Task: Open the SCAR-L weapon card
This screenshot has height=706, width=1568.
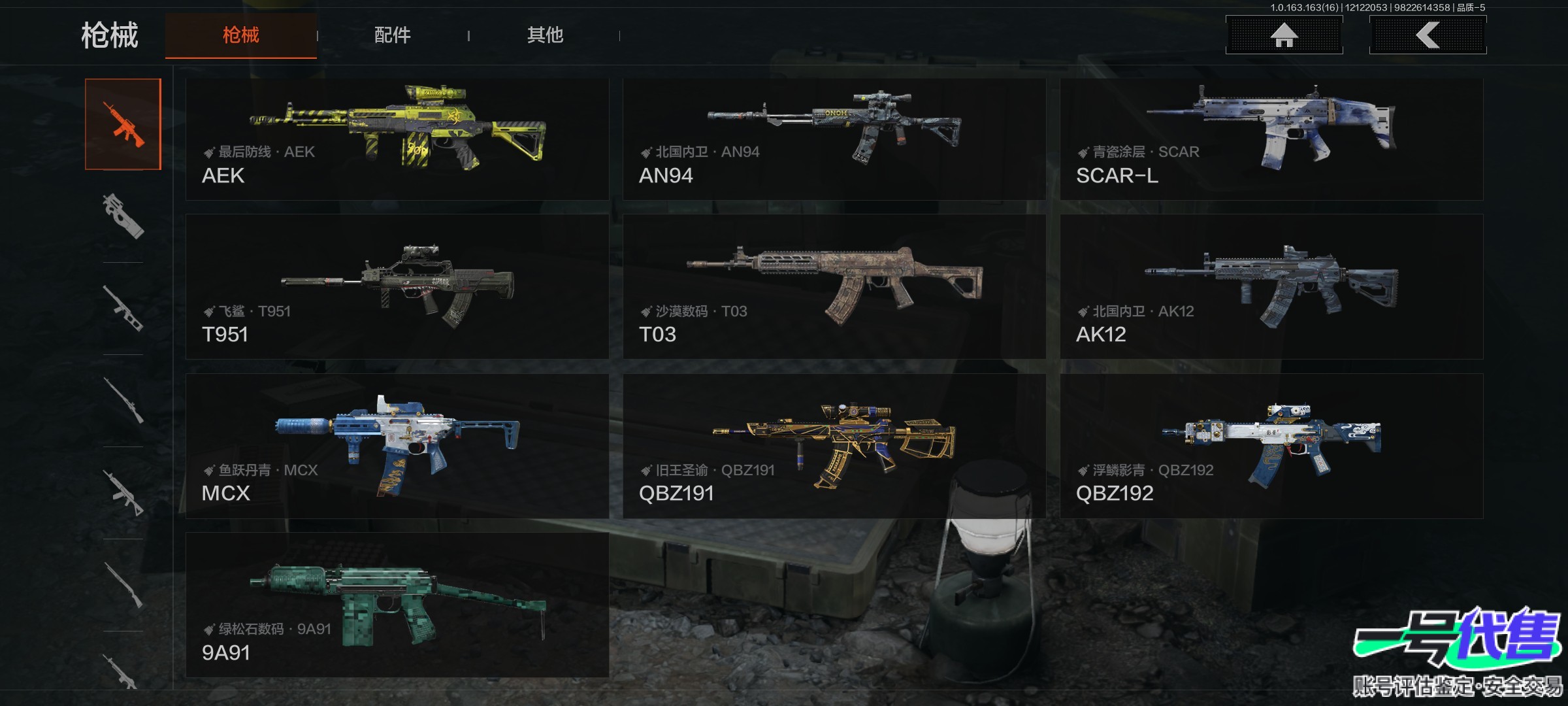Action: pos(1271,139)
